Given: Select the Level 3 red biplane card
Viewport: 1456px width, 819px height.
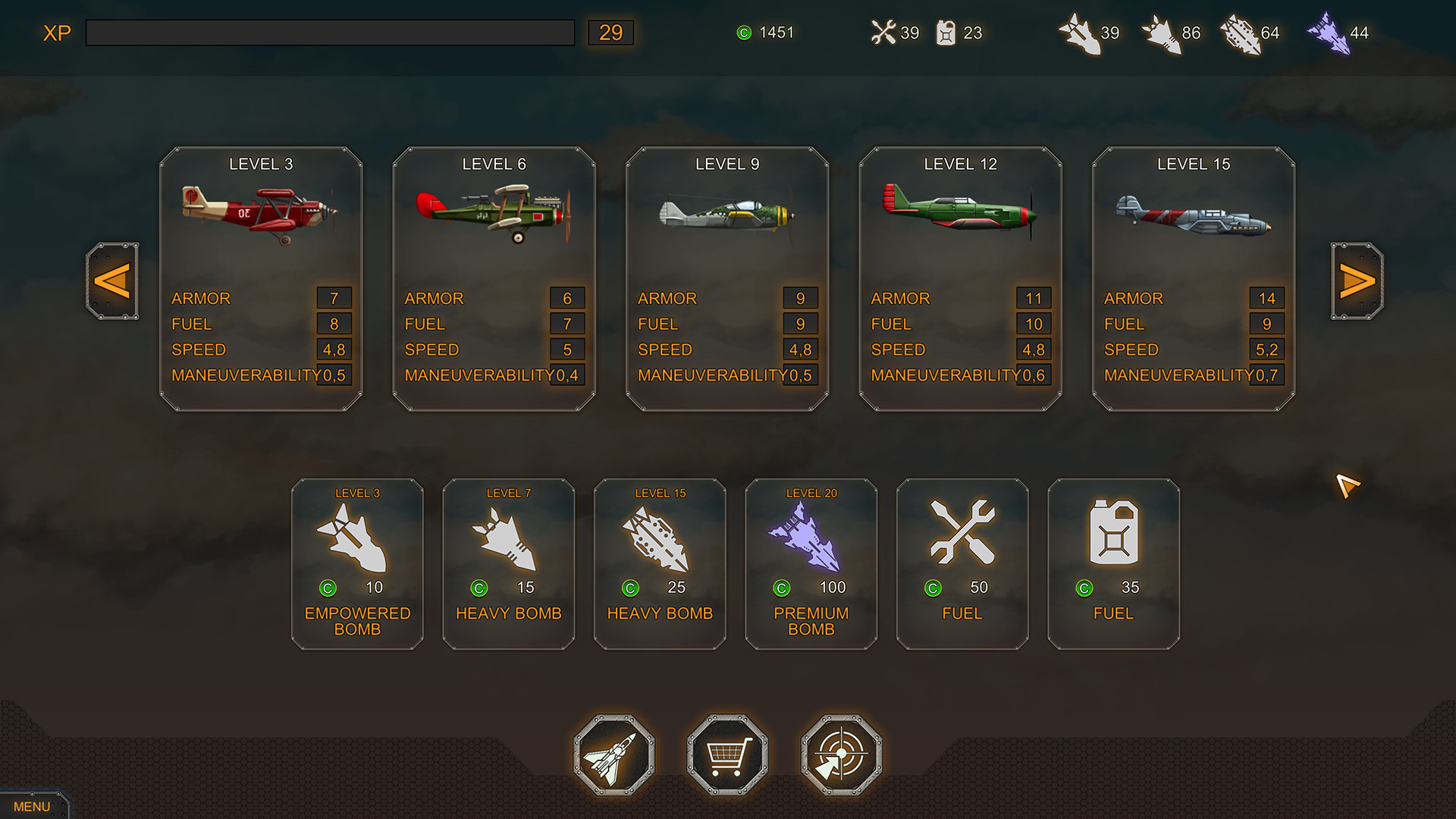Looking at the screenshot, I should click(262, 281).
